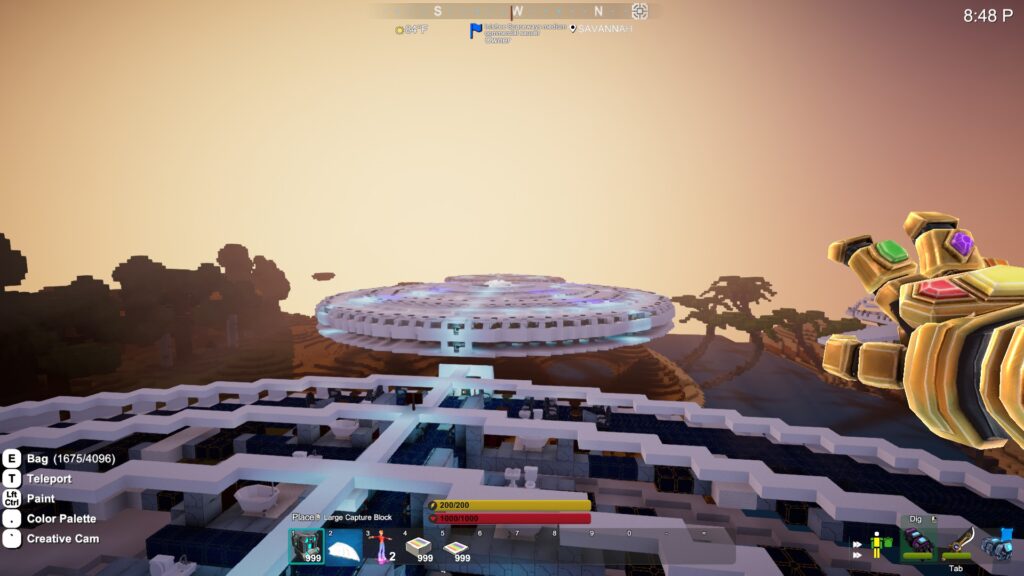Image resolution: width=1024 pixels, height=576 pixels.
Task: Click the blue flag claim indicator
Action: 476,31
